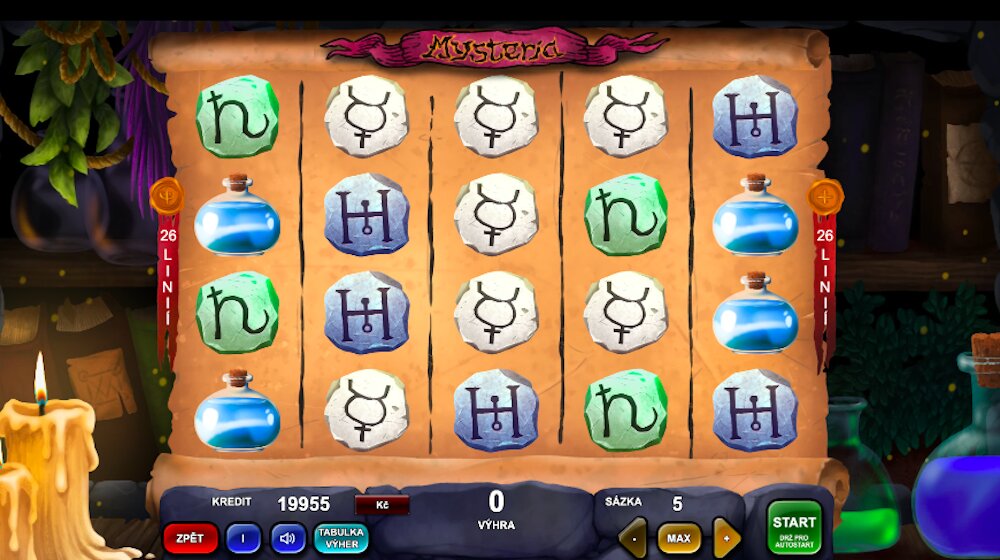Toggle sound with the speaker button

point(288,539)
